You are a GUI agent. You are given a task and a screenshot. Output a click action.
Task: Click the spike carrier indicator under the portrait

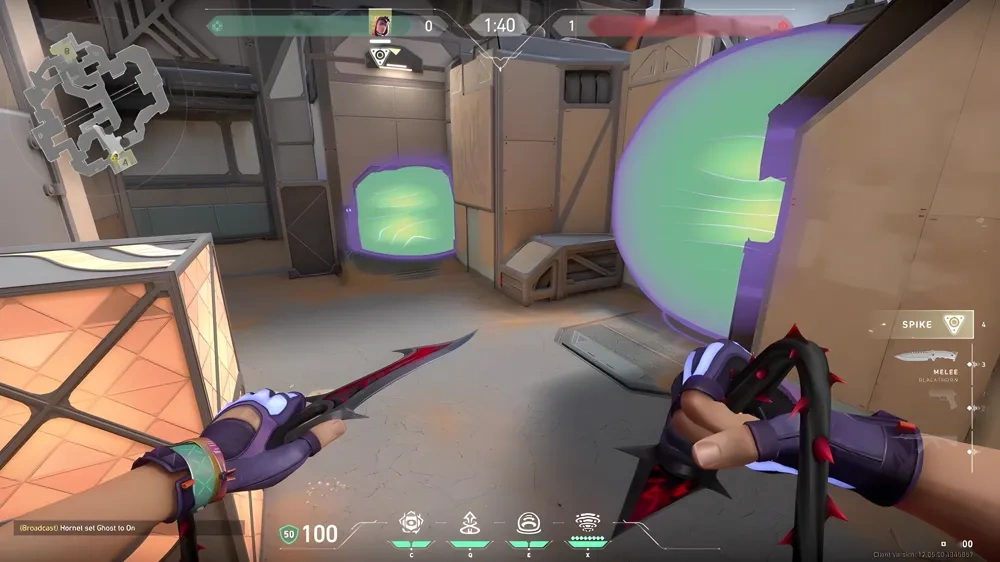[380, 58]
